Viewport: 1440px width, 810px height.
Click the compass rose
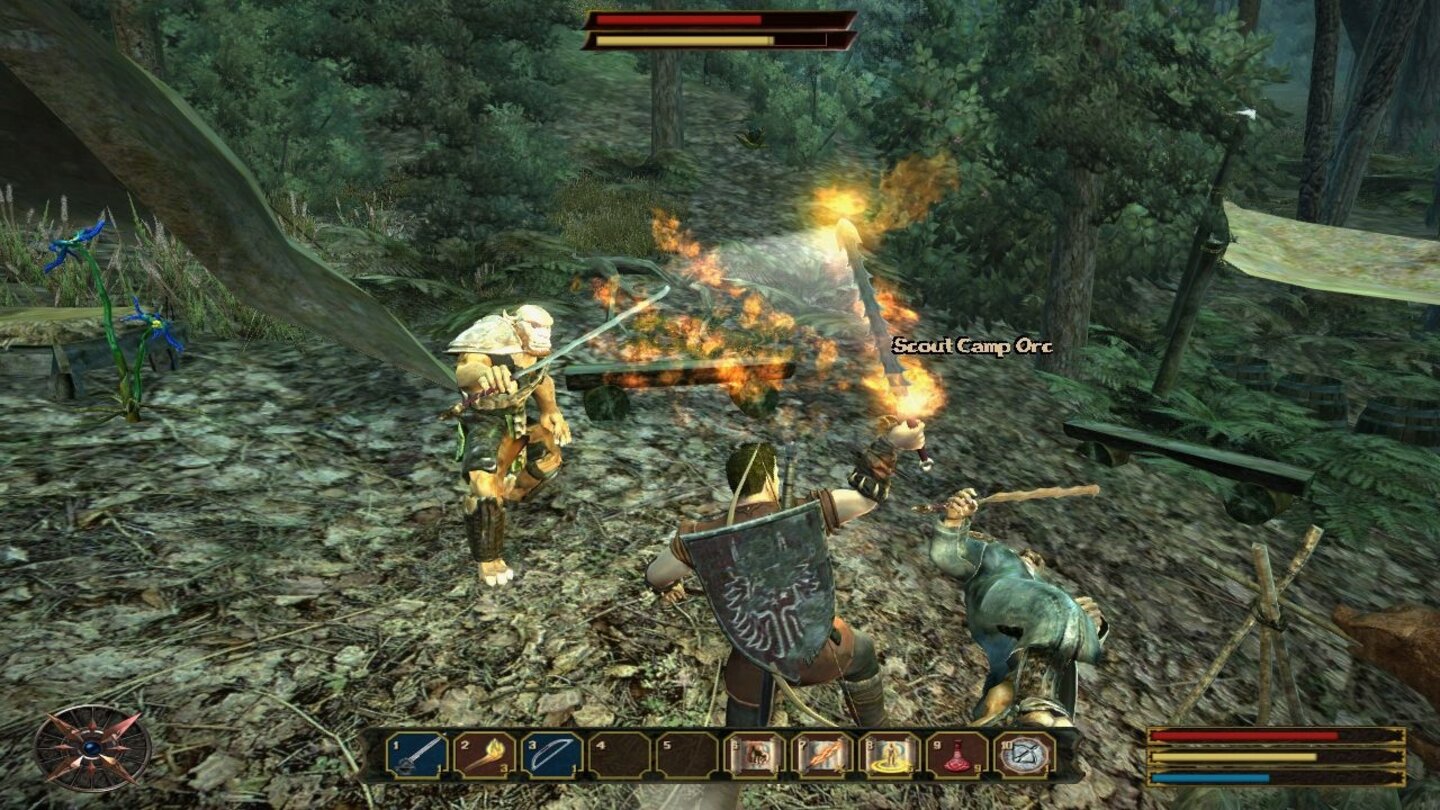click(92, 748)
